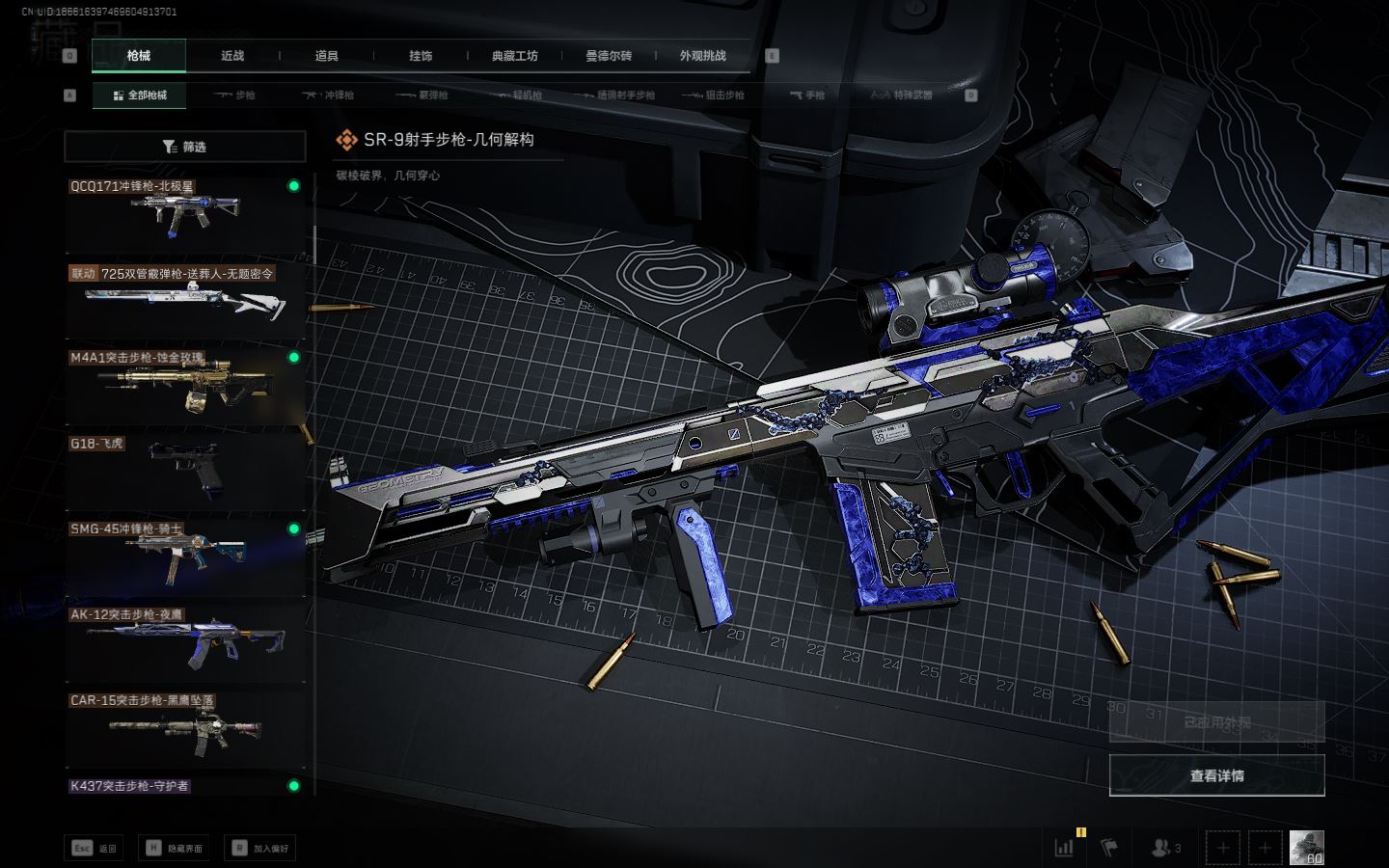The width and height of the screenshot is (1389, 868).
Task: Open the player avatar profile
Action: tap(1306, 848)
